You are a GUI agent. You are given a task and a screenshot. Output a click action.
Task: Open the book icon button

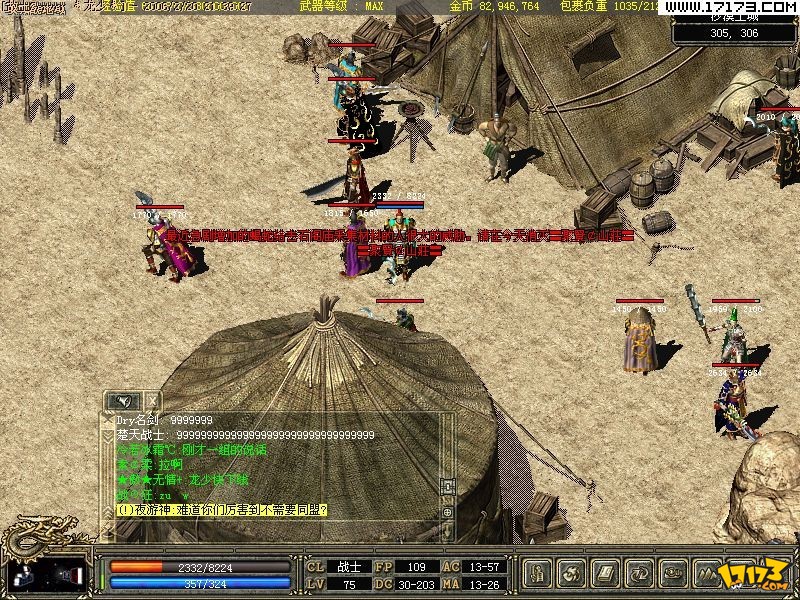pyautogui.click(x=604, y=574)
